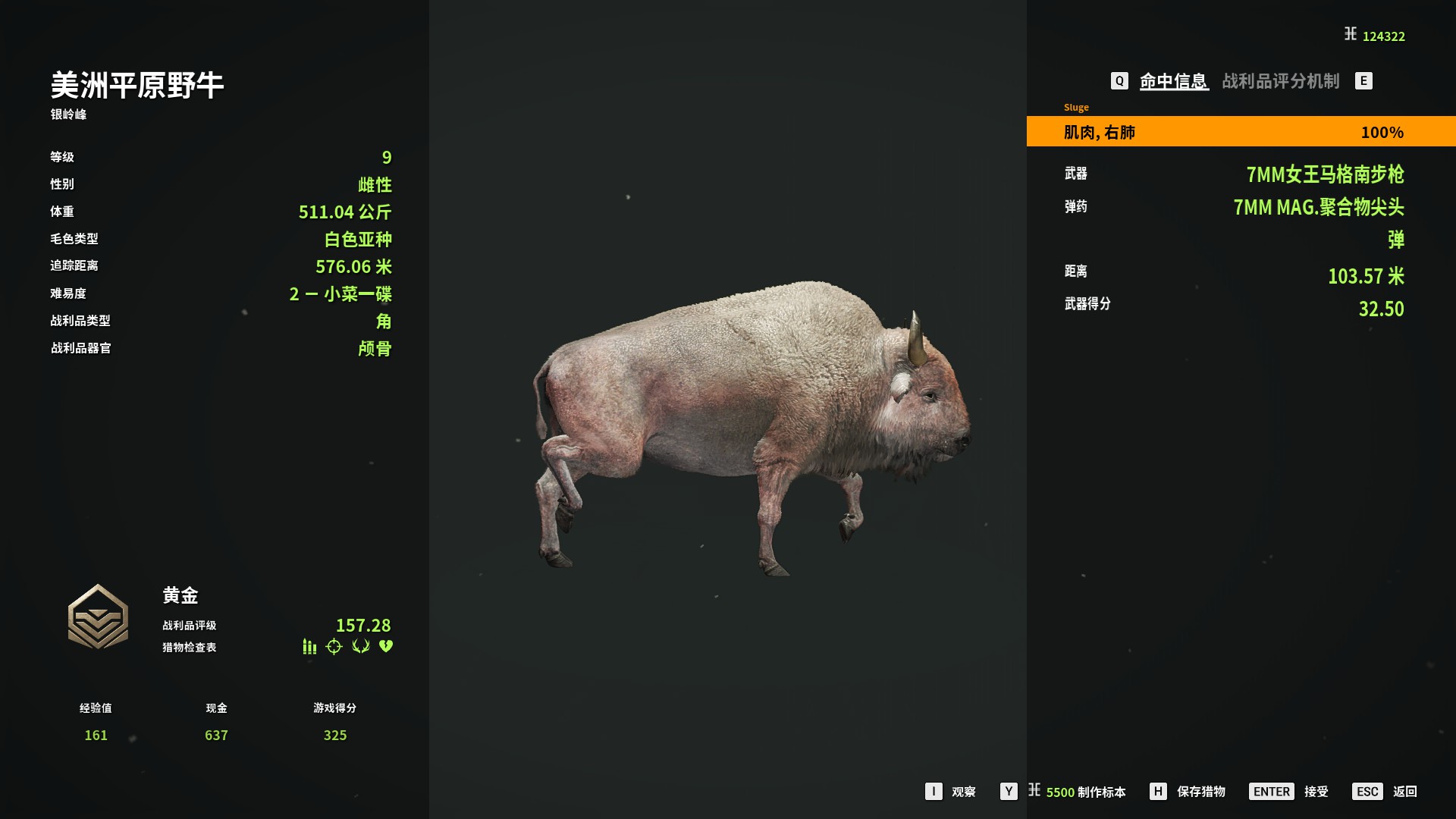Screen dimensions: 1456x819
Task: Choose 观察 to inspect the animal
Action: 963,792
